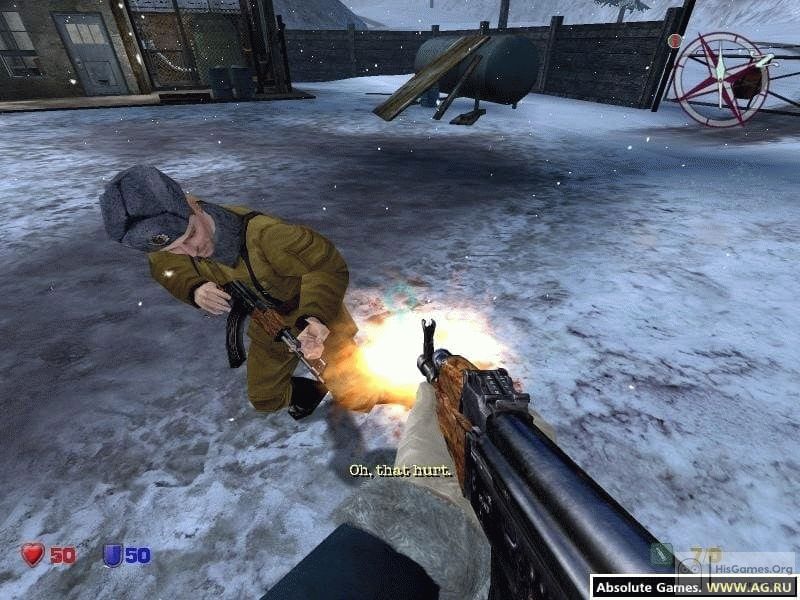The height and width of the screenshot is (600, 800).
Task: Select the green ammo magazine icon
Action: click(661, 554)
